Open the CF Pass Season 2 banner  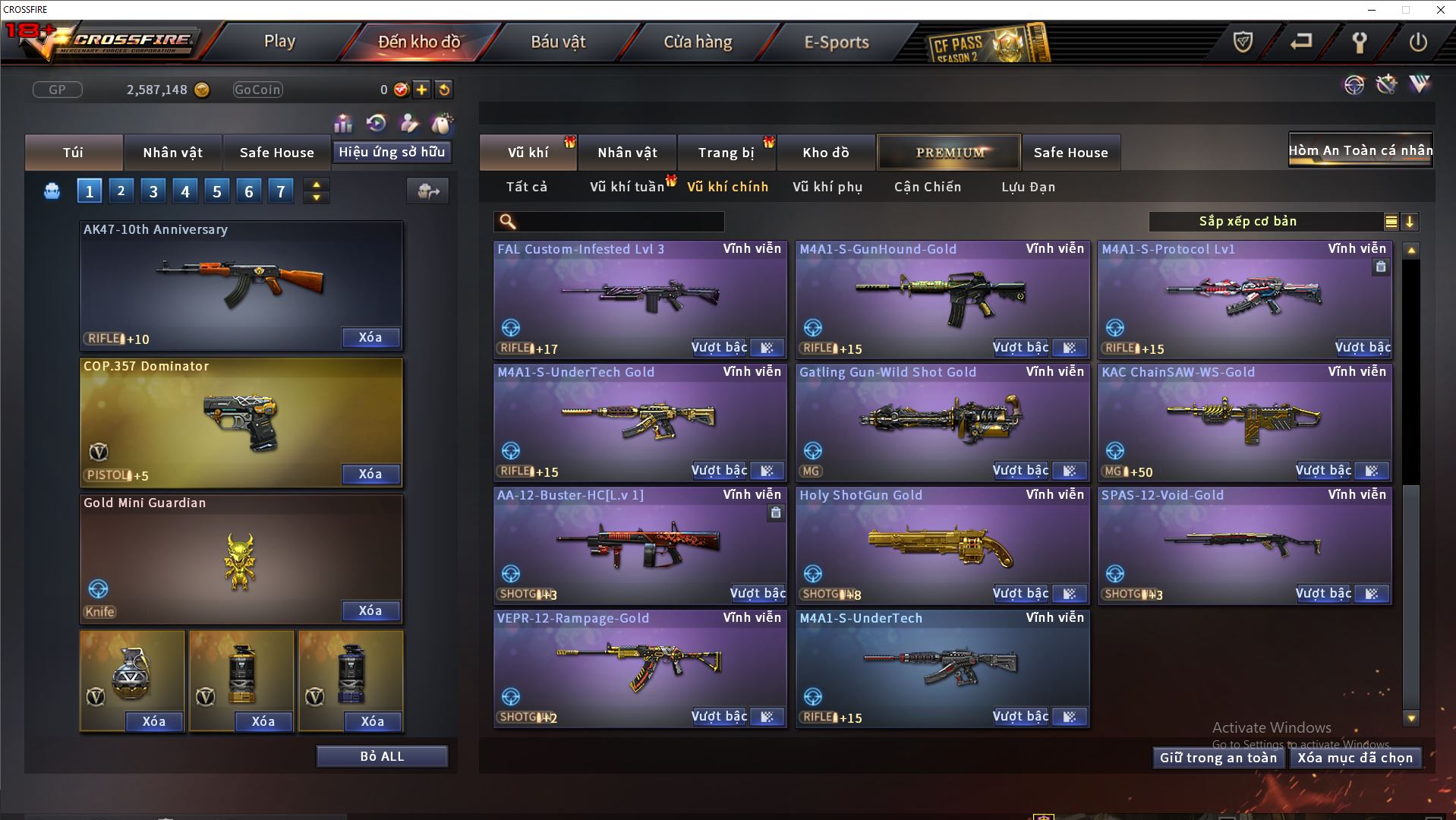(987, 44)
